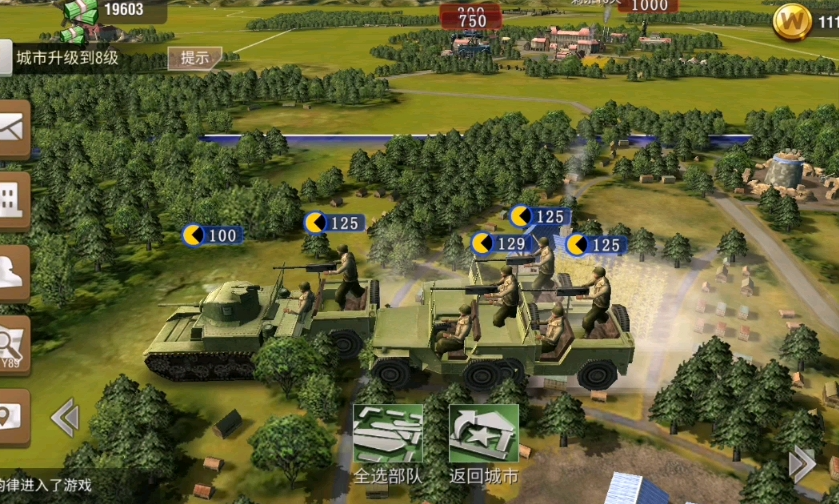Screen dimensions: 839x504
Task: Collapse panel with left double-arrow
Action: pos(65,417)
